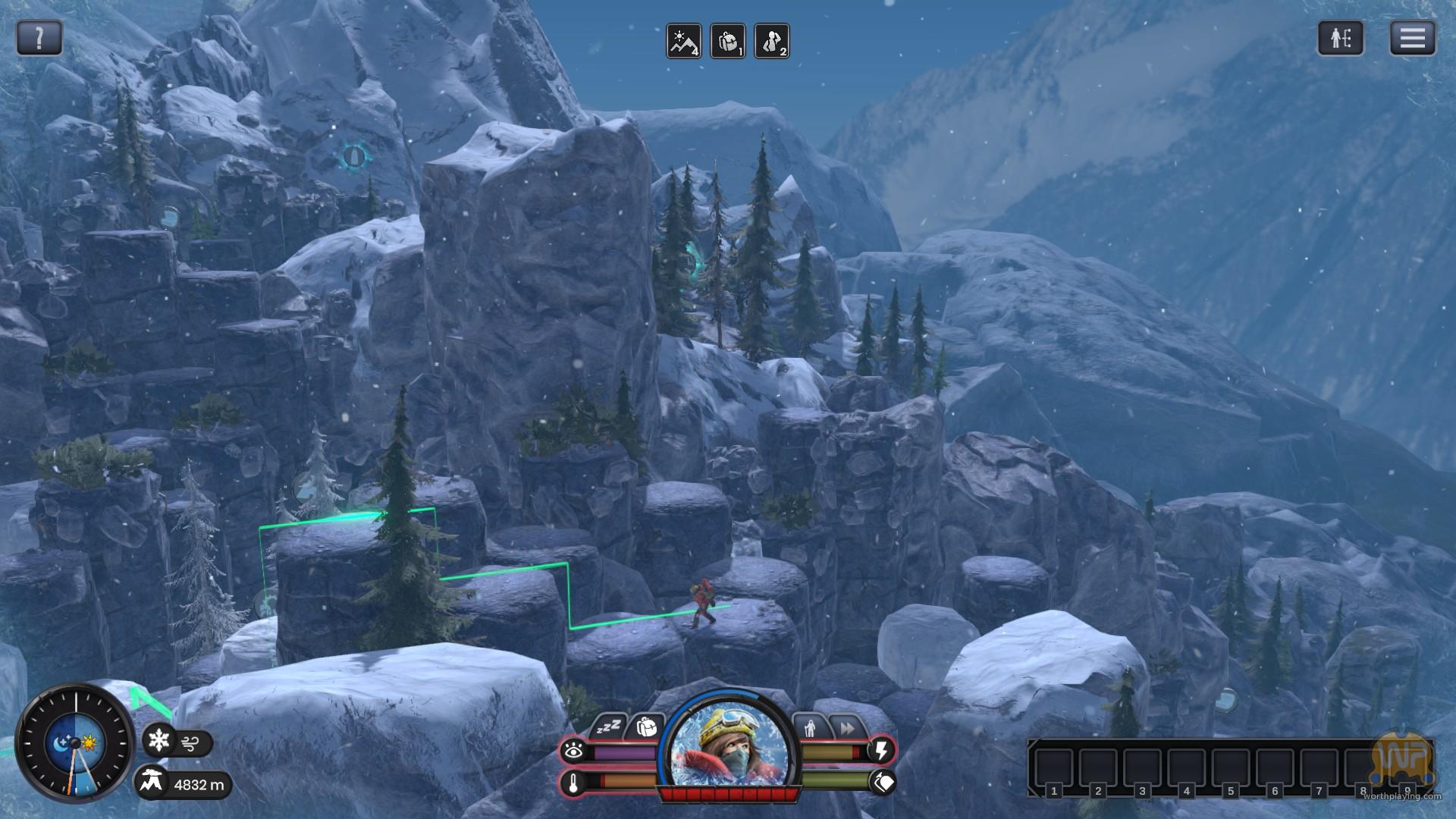The image size is (1456, 819).
Task: Click the climber exit door button
Action: tap(1340, 38)
